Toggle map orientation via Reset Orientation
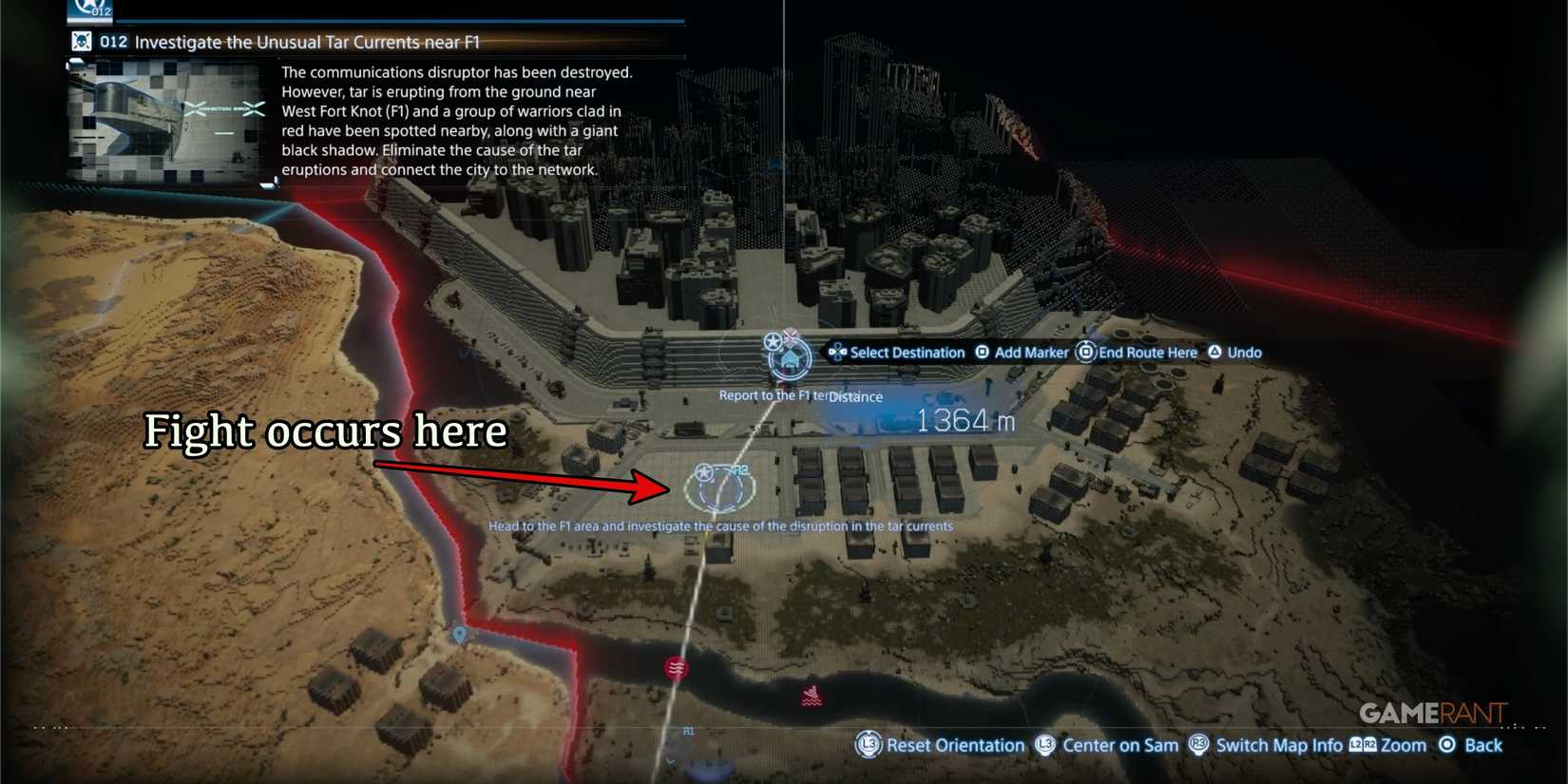The width and height of the screenshot is (1568, 784). [954, 746]
